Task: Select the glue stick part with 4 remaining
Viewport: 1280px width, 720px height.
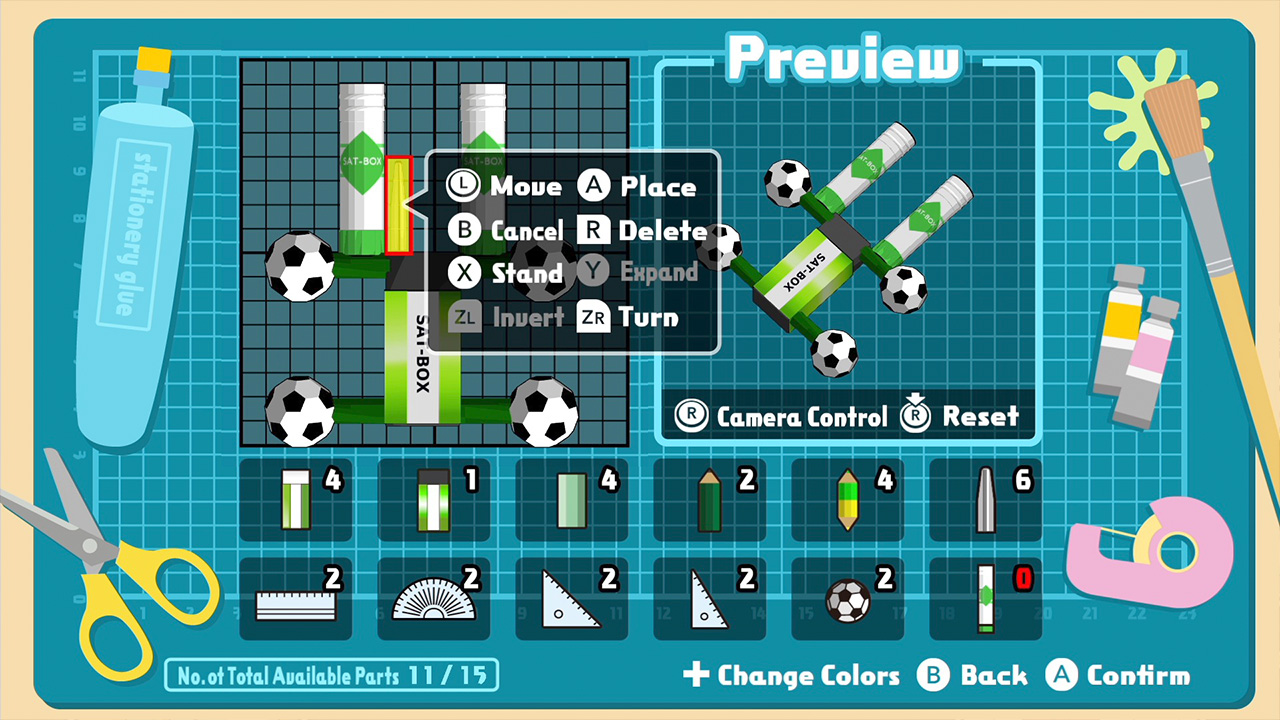Action: click(296, 498)
